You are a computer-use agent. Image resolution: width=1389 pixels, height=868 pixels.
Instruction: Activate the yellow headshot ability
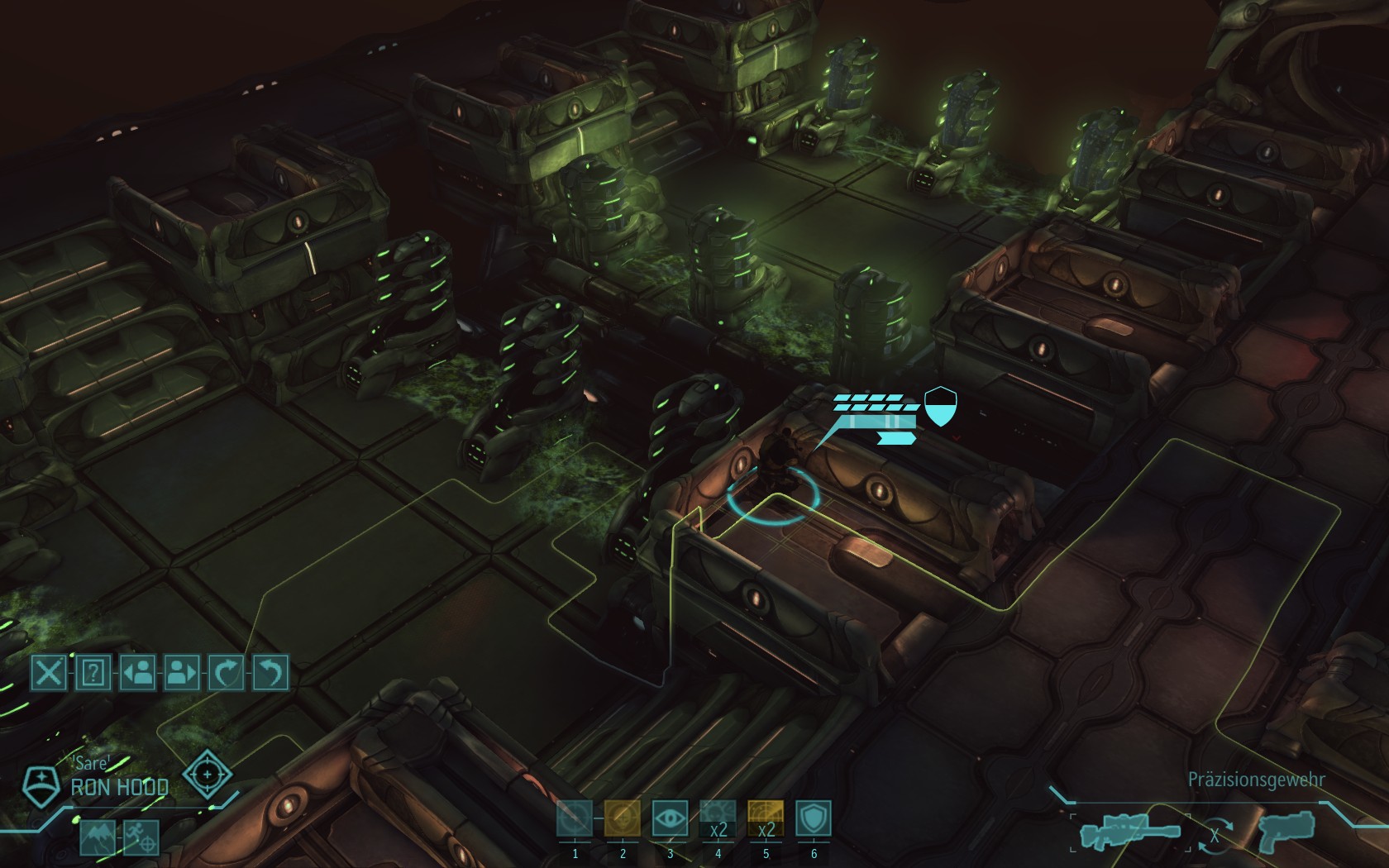tap(623, 819)
